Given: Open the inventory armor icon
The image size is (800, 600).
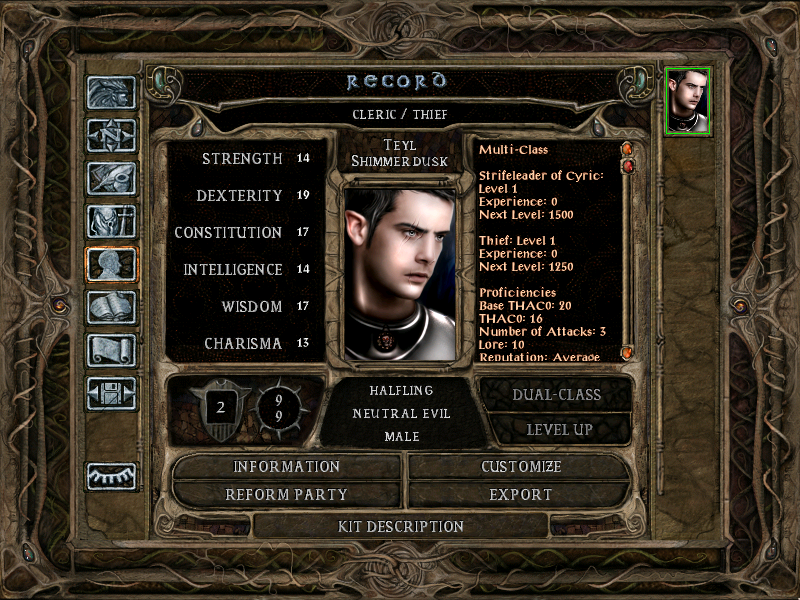Looking at the screenshot, I should click(111, 221).
